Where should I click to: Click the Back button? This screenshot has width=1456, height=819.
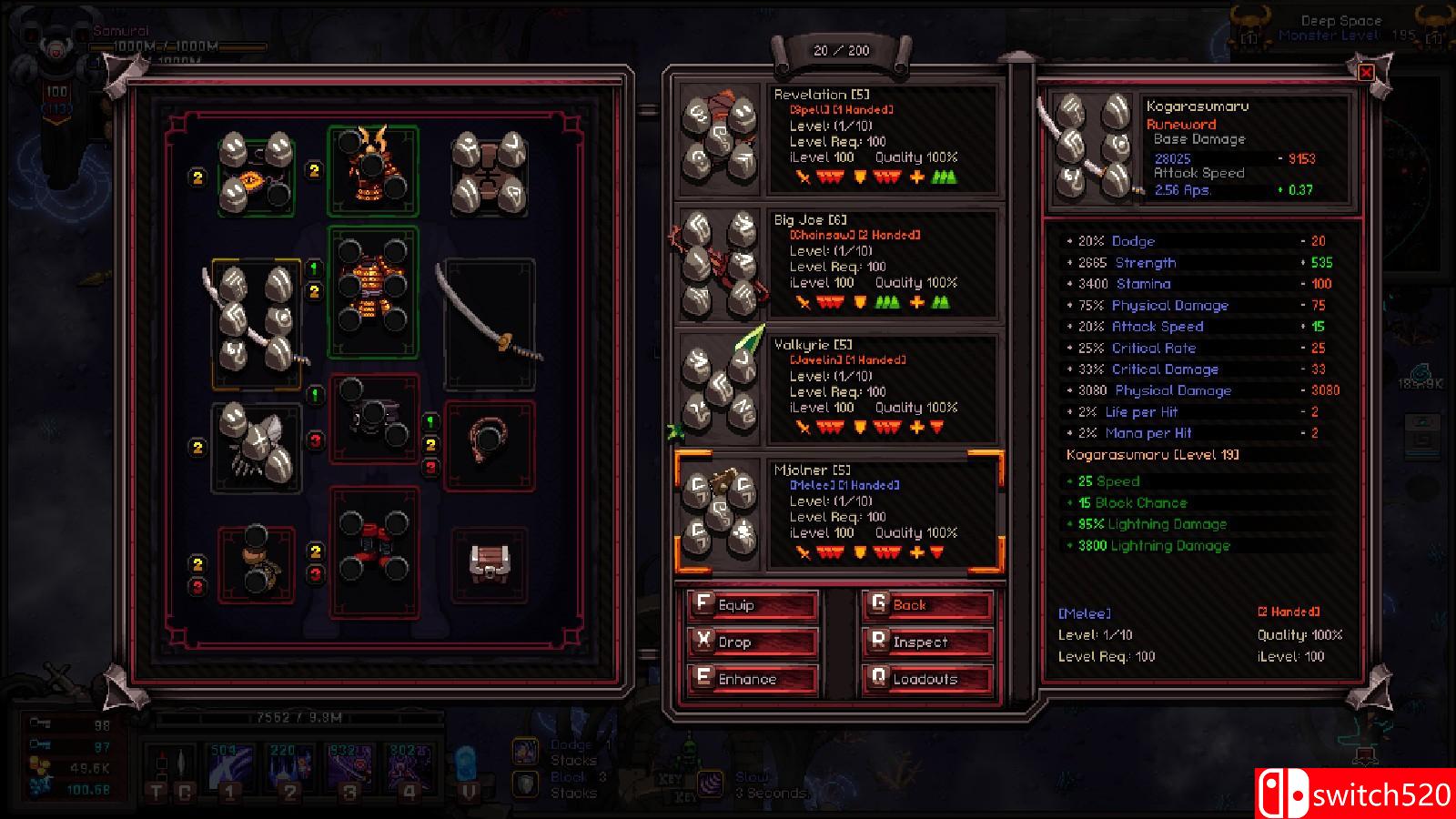[925, 604]
